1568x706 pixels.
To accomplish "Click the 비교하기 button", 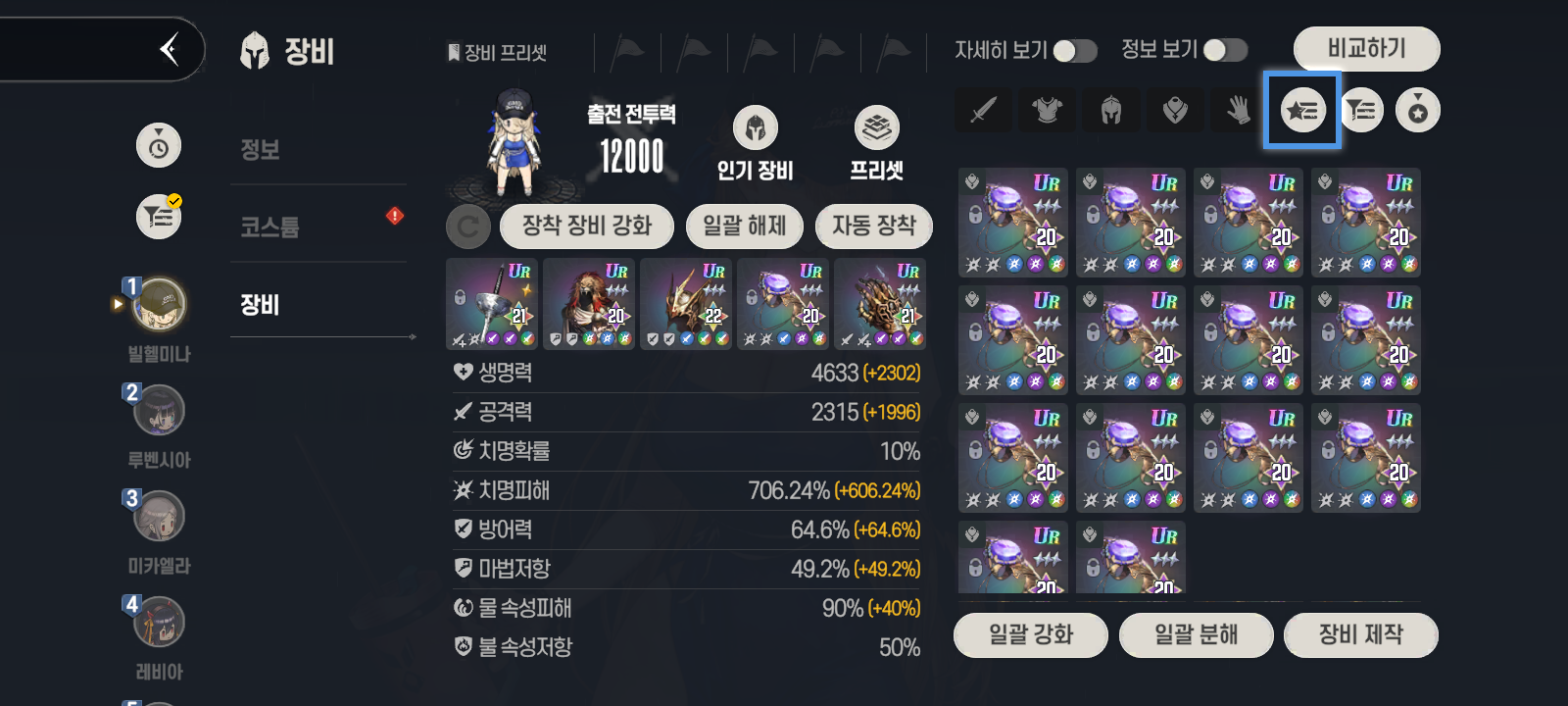I will click(x=1366, y=48).
